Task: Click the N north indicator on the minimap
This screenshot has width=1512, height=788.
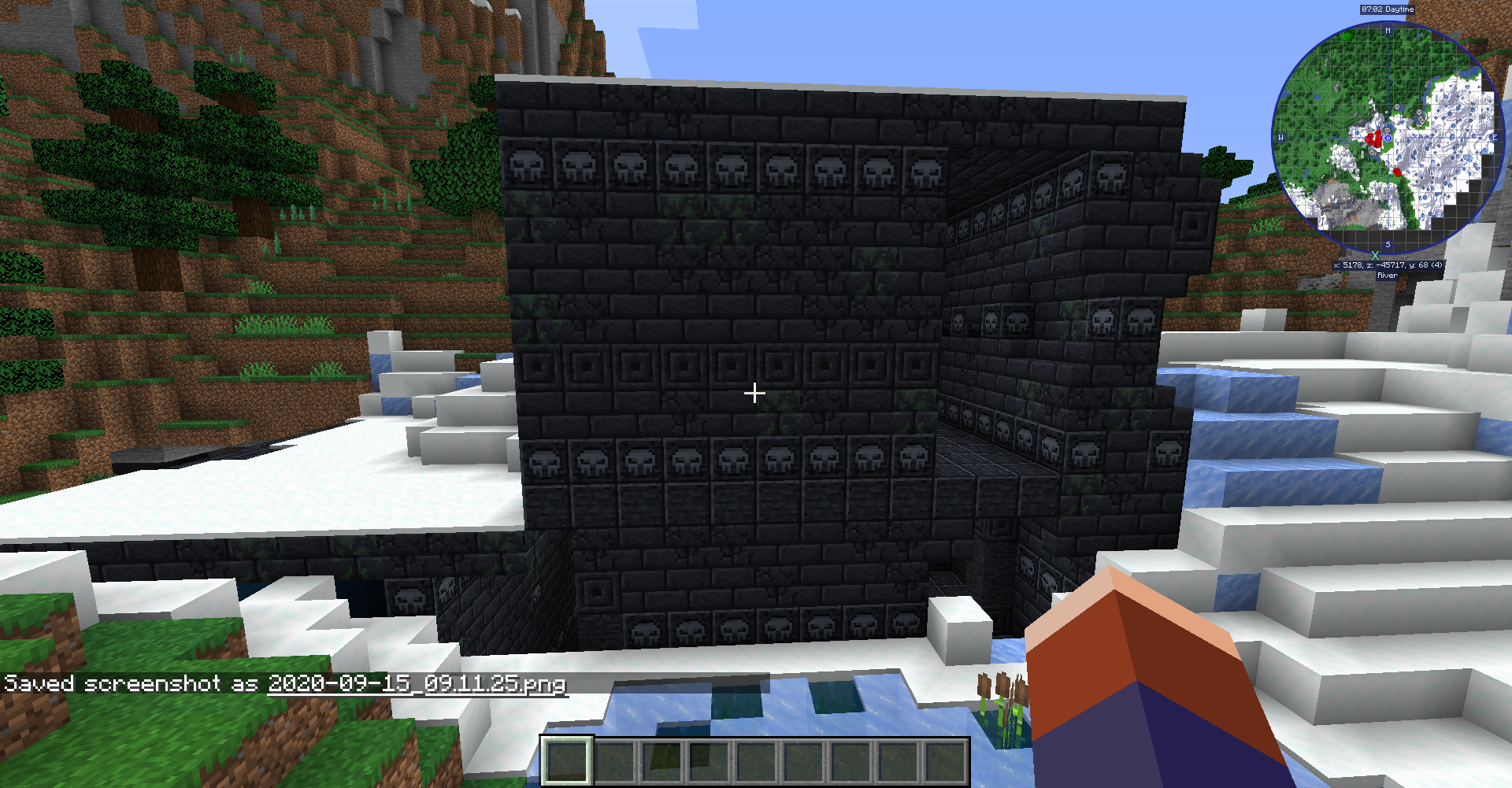Action: coord(1387,31)
